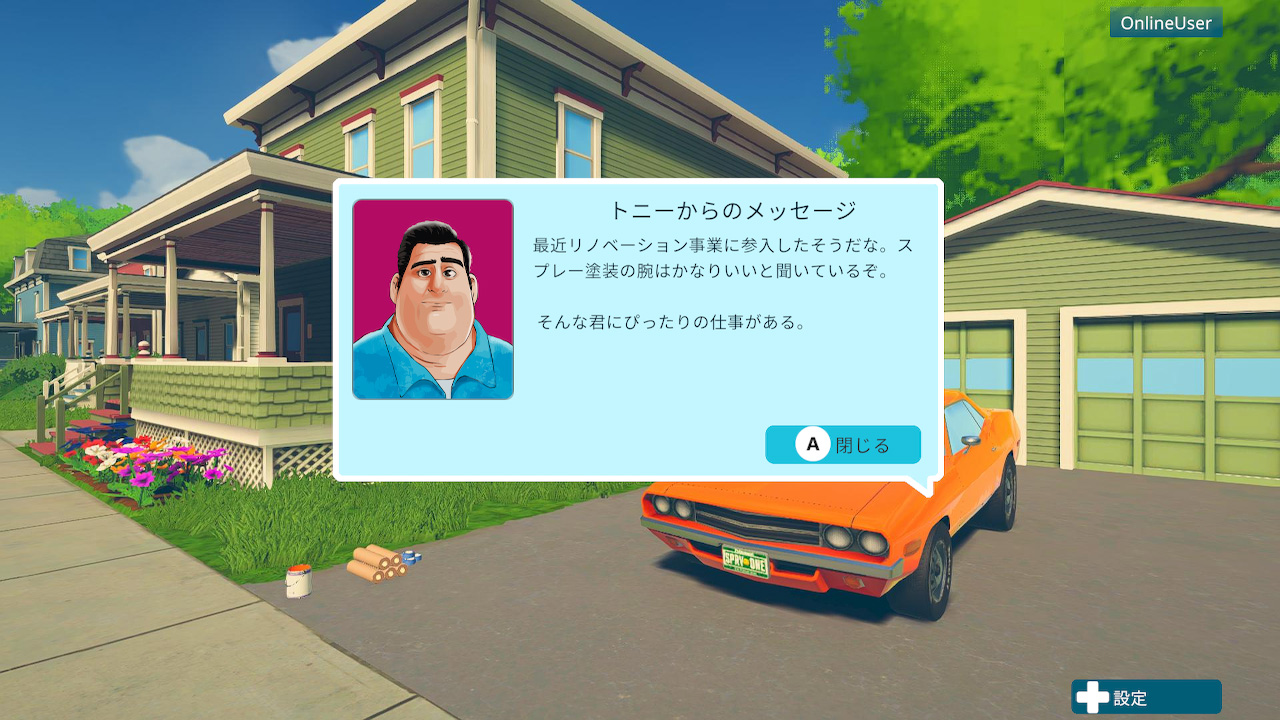
Task: Click the SPRY ONE license plate
Action: (745, 559)
